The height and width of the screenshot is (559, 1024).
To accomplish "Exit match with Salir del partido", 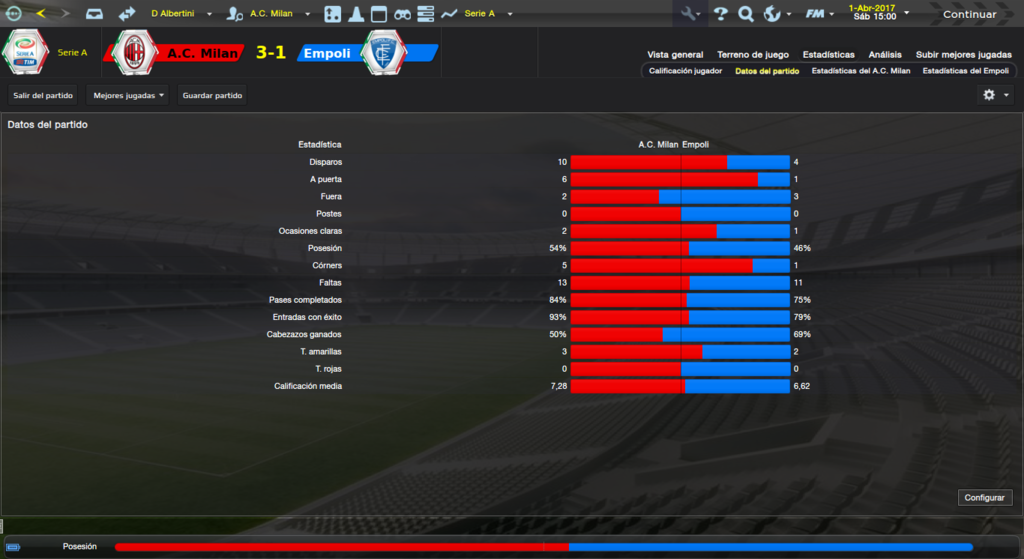I will point(43,95).
